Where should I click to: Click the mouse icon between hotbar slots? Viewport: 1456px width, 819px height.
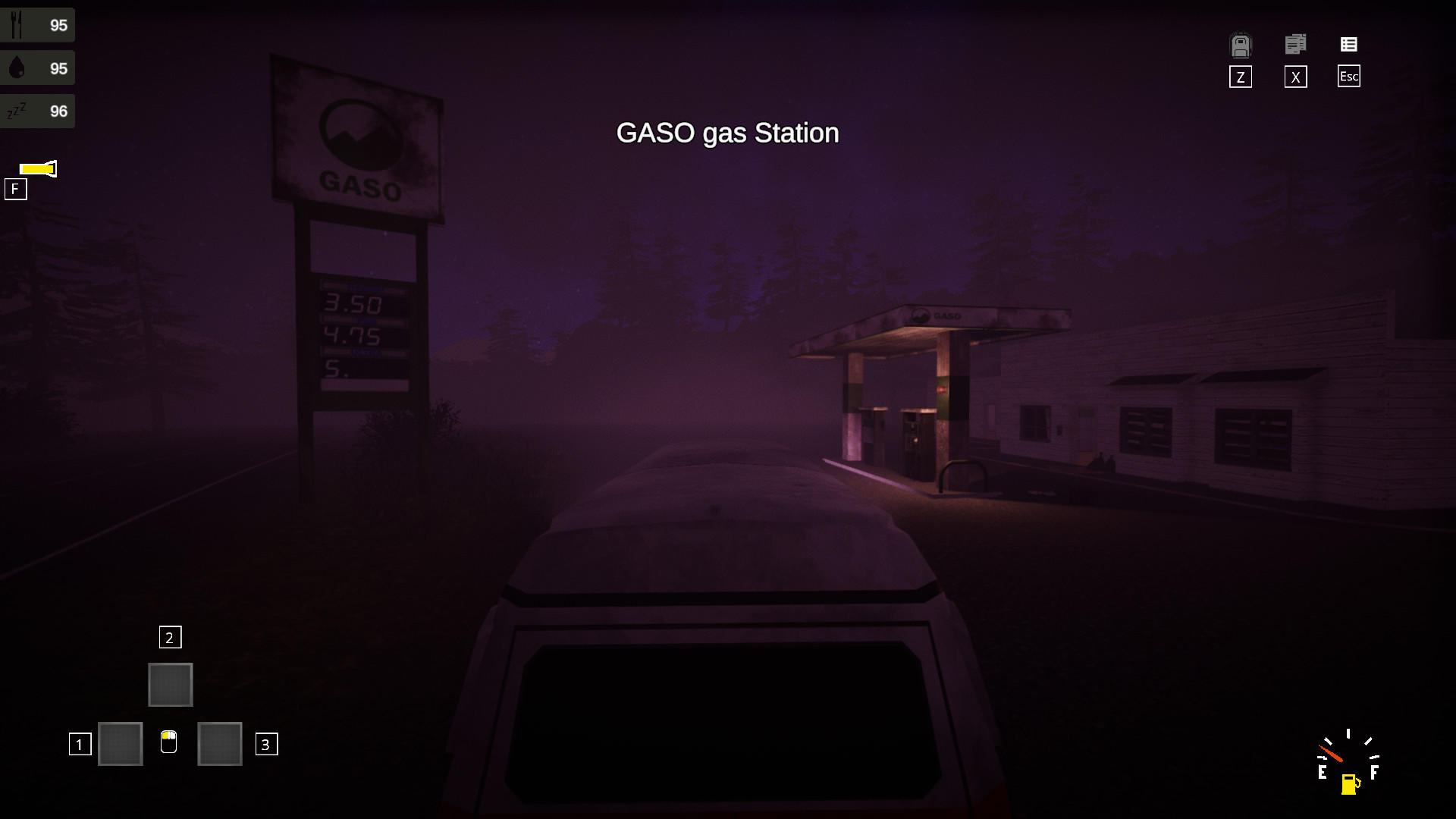click(169, 744)
